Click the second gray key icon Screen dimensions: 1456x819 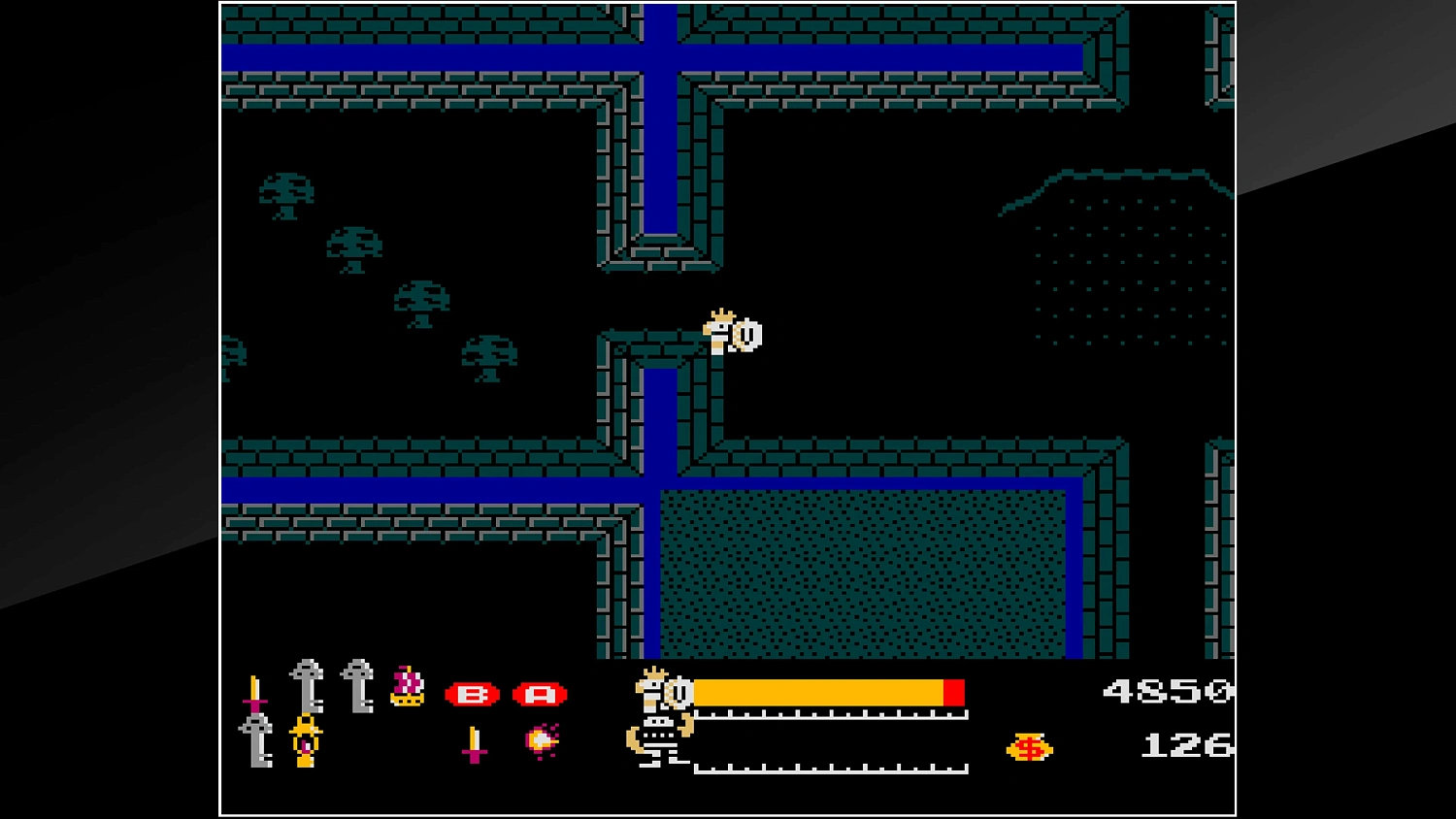(x=357, y=686)
